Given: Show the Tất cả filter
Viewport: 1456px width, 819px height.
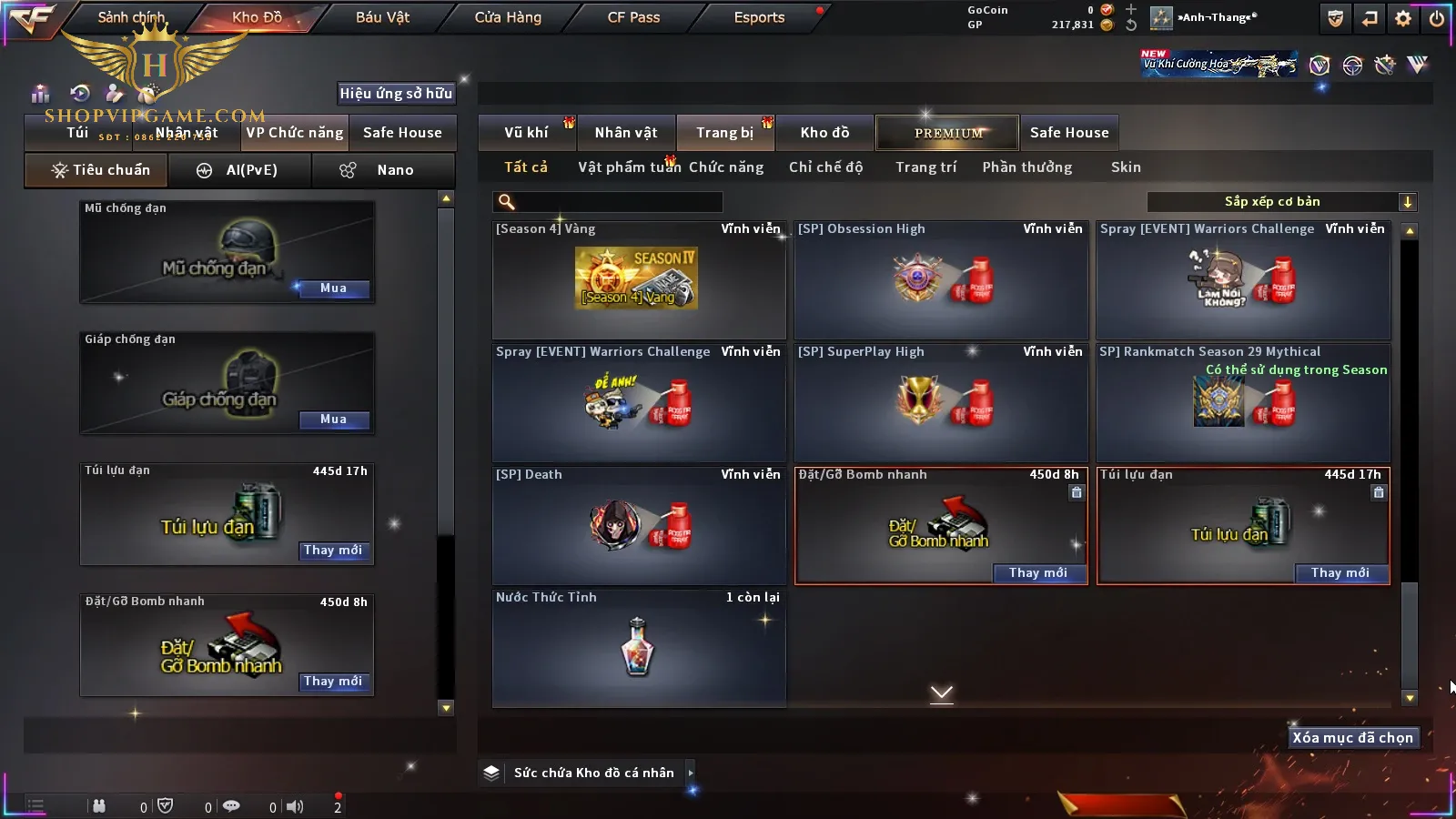Looking at the screenshot, I should (526, 167).
